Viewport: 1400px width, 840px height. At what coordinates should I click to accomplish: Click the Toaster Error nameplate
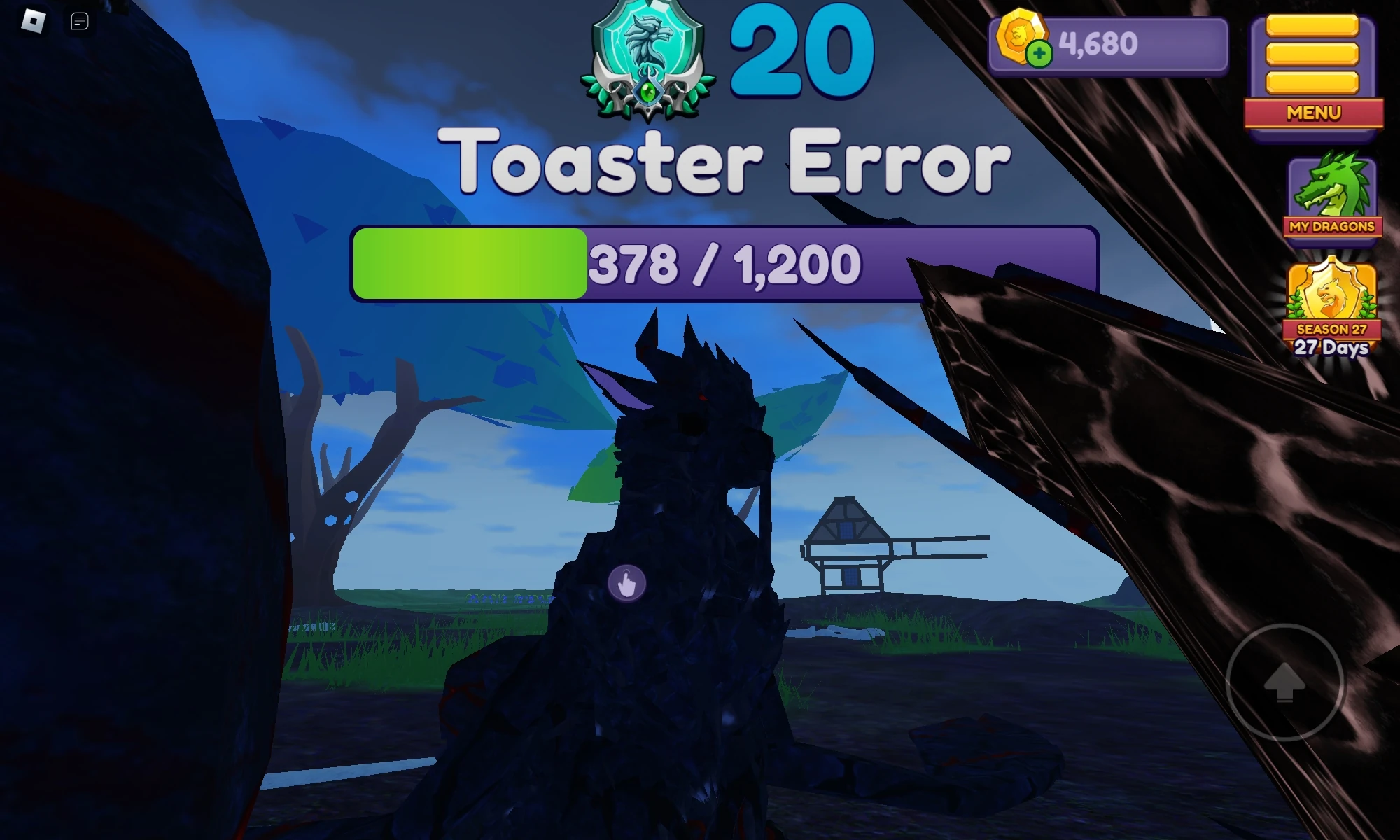click(x=728, y=161)
